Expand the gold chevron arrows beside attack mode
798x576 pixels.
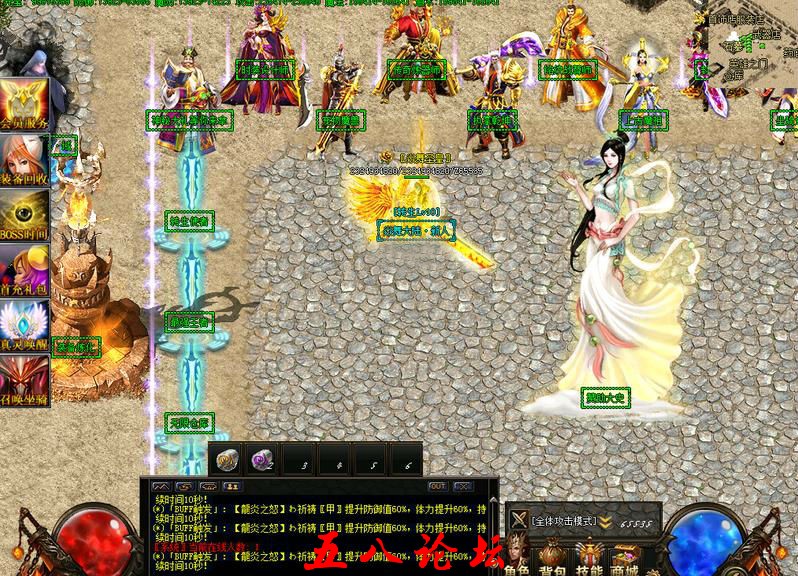coord(605,521)
